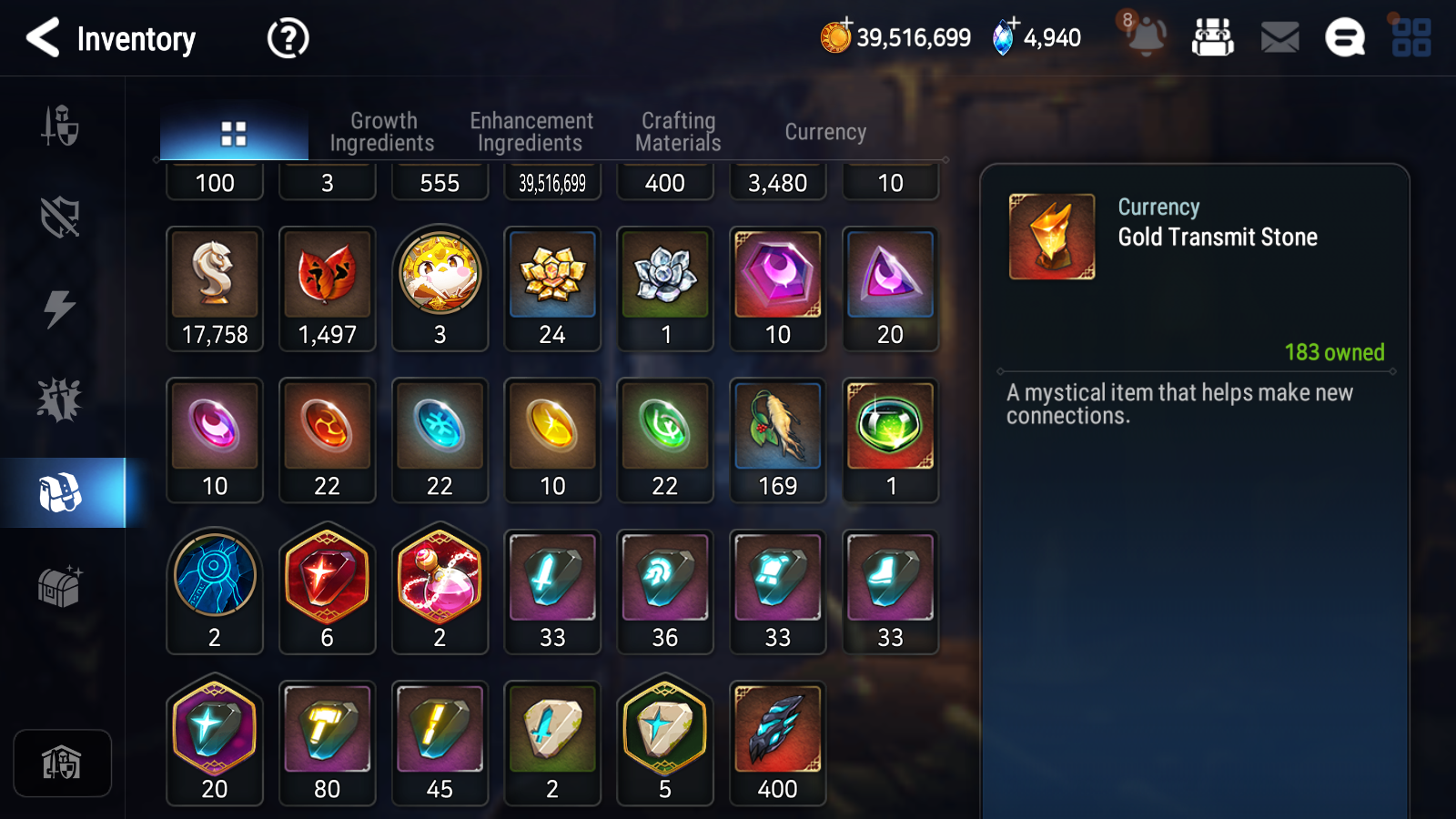The height and width of the screenshot is (819, 1456).
Task: Show the Crafting Materials tab
Action: tap(678, 132)
